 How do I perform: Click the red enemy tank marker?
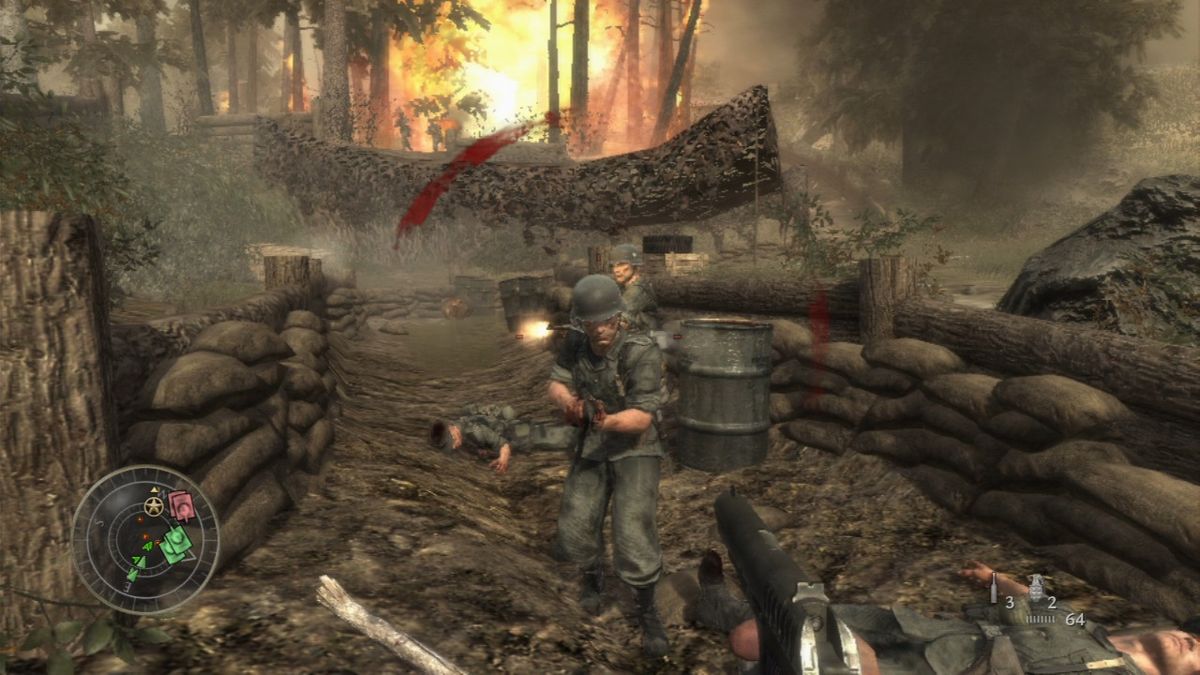click(181, 506)
